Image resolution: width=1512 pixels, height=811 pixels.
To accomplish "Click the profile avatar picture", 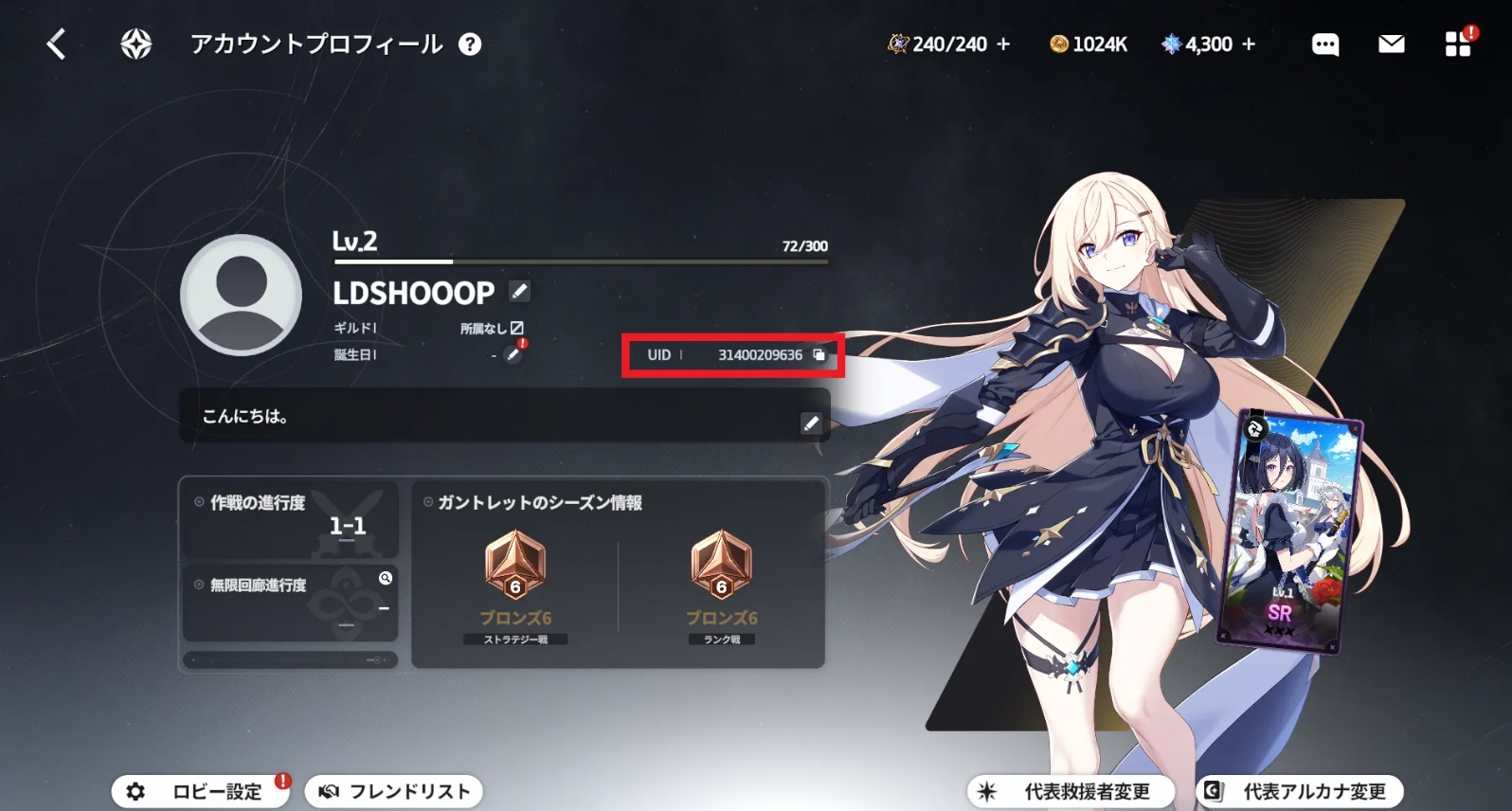I will [x=242, y=295].
